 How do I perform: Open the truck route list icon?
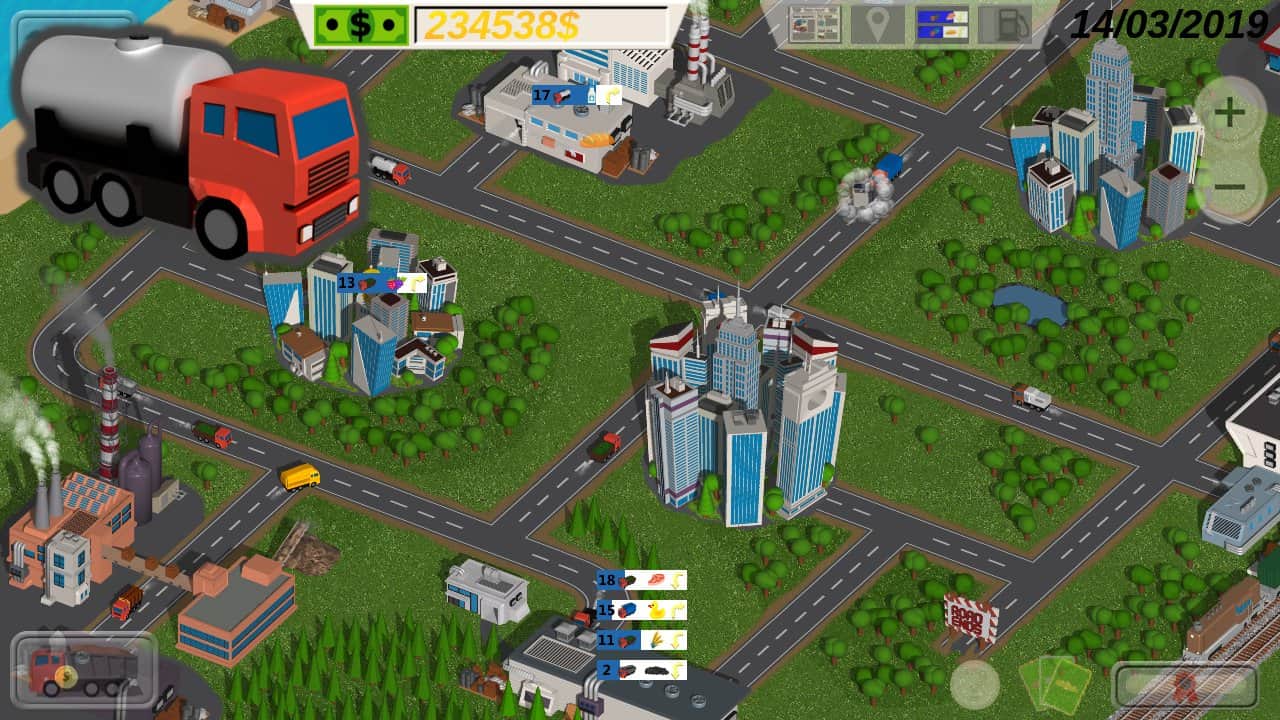tap(942, 25)
